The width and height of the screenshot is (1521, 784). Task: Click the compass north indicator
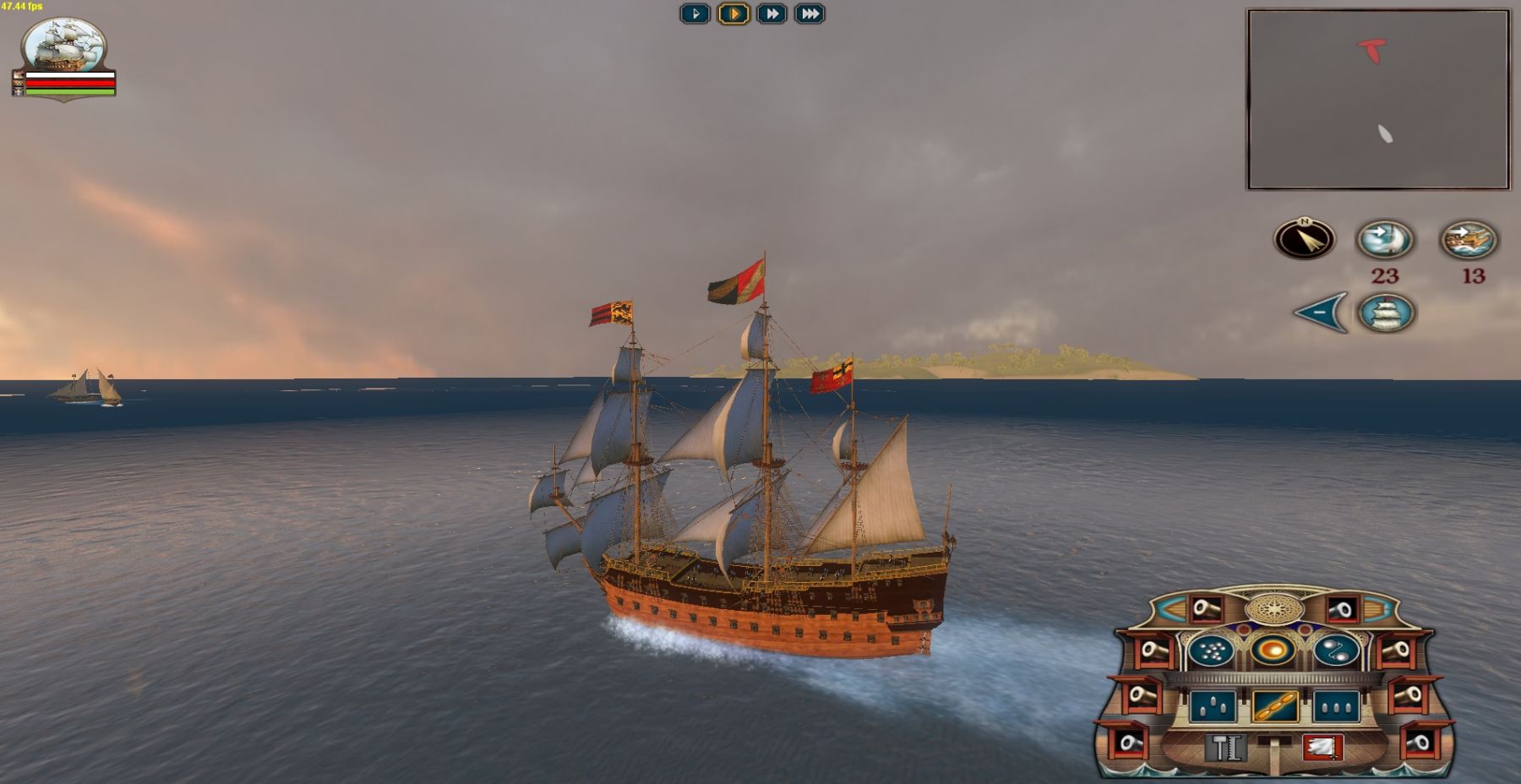pos(1305,240)
